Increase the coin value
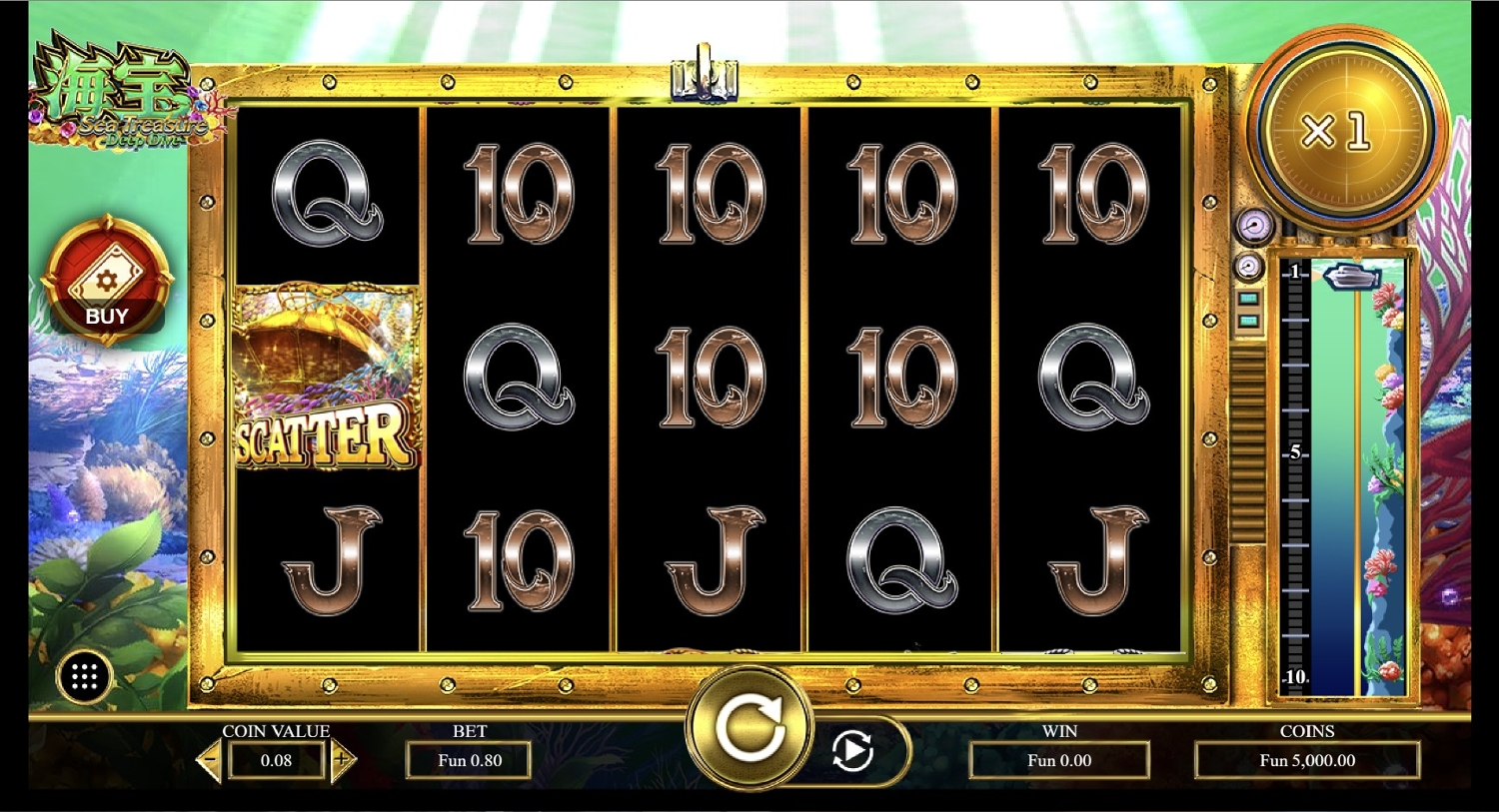 342,761
